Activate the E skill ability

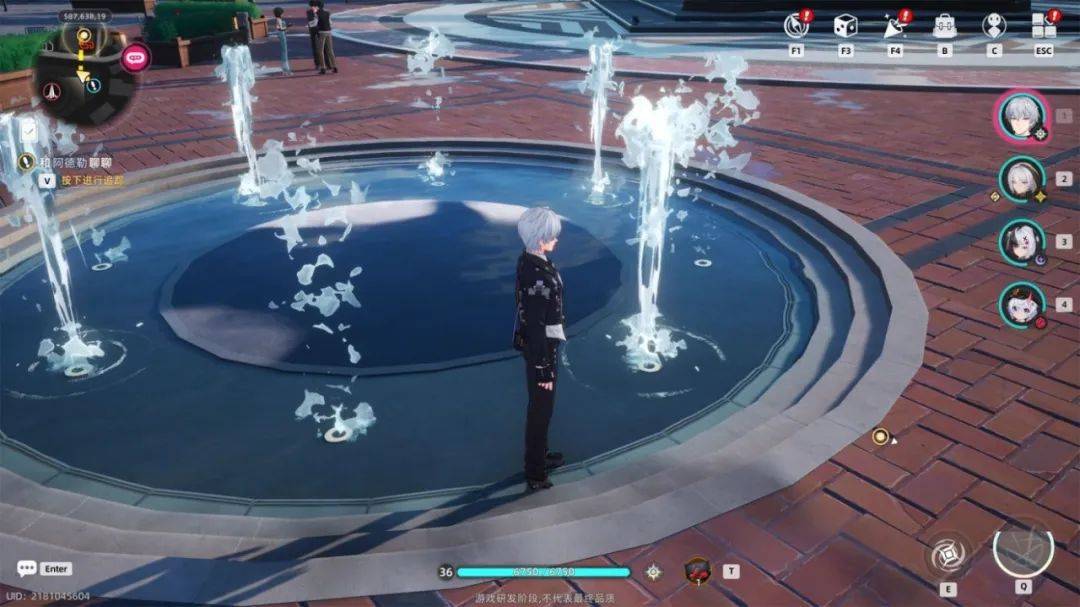[x=946, y=554]
